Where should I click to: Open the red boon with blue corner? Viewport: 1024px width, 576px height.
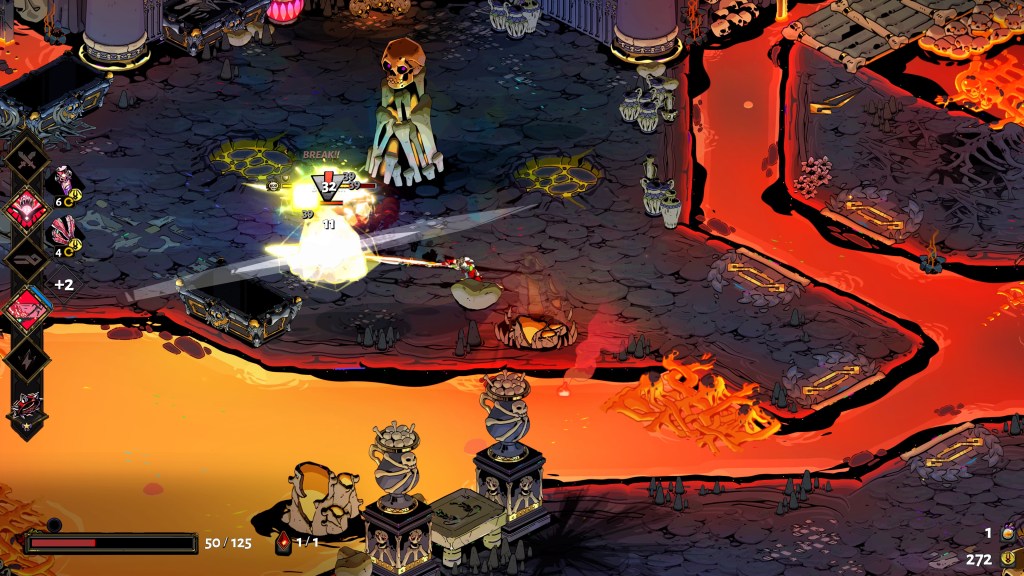(27, 308)
